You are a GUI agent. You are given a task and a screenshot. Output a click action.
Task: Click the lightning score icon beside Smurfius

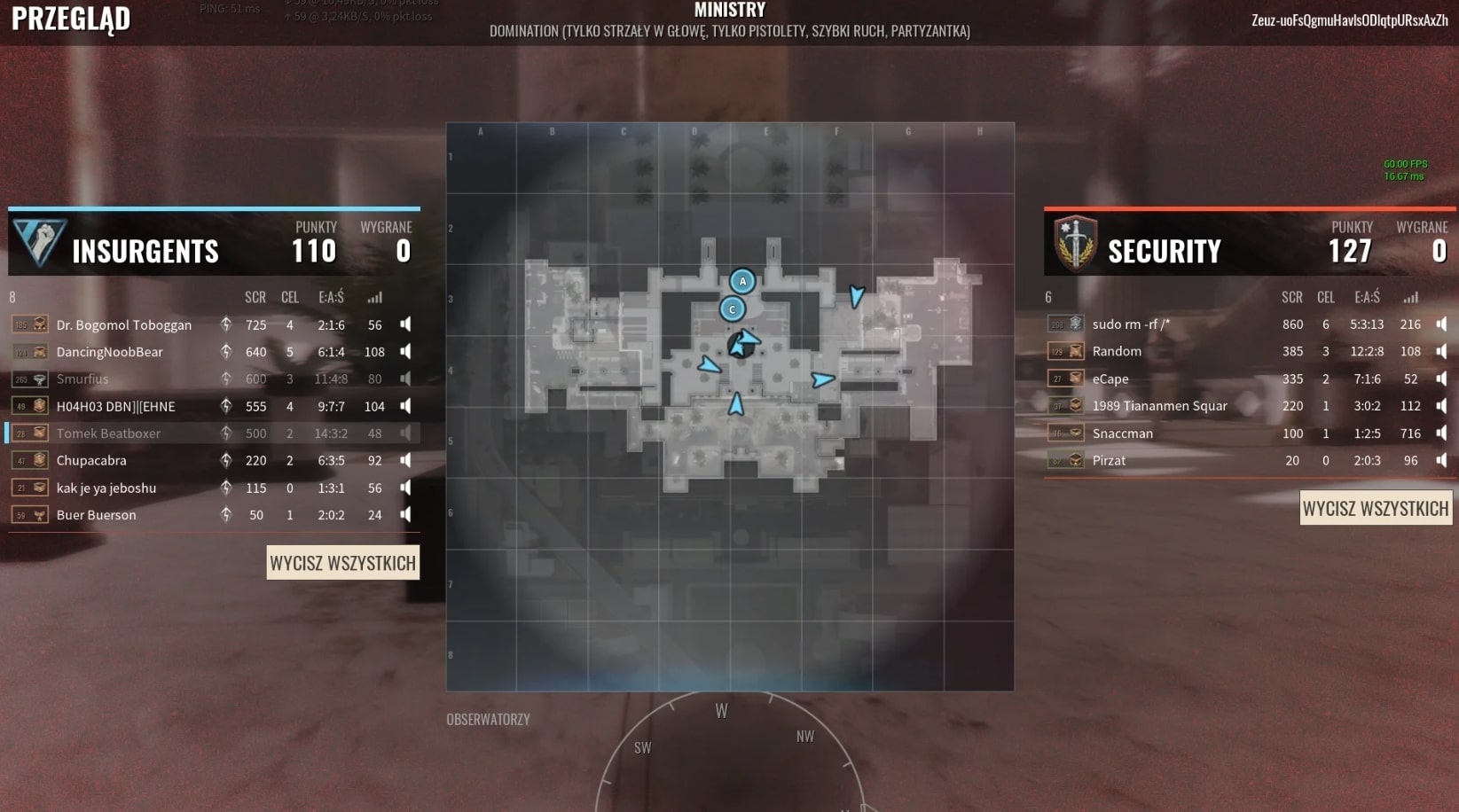pos(225,379)
